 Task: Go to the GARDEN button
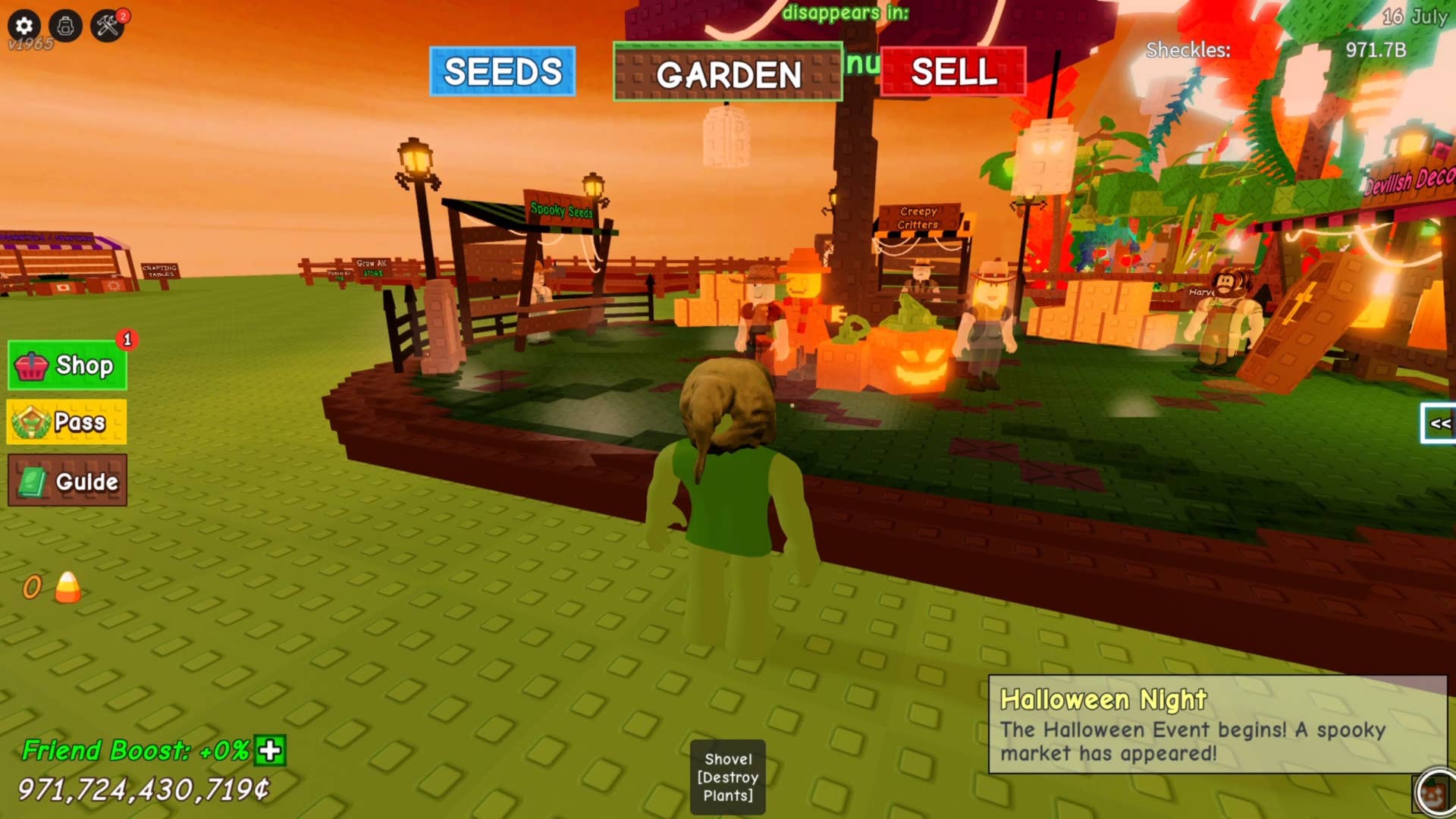(x=727, y=74)
